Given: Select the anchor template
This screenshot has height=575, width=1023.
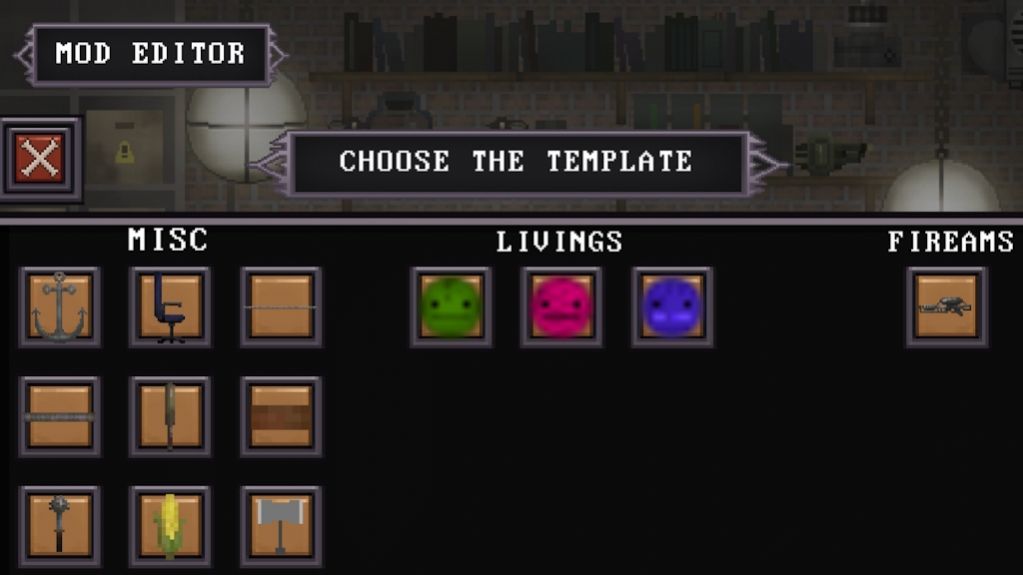Looking at the screenshot, I should [x=60, y=307].
